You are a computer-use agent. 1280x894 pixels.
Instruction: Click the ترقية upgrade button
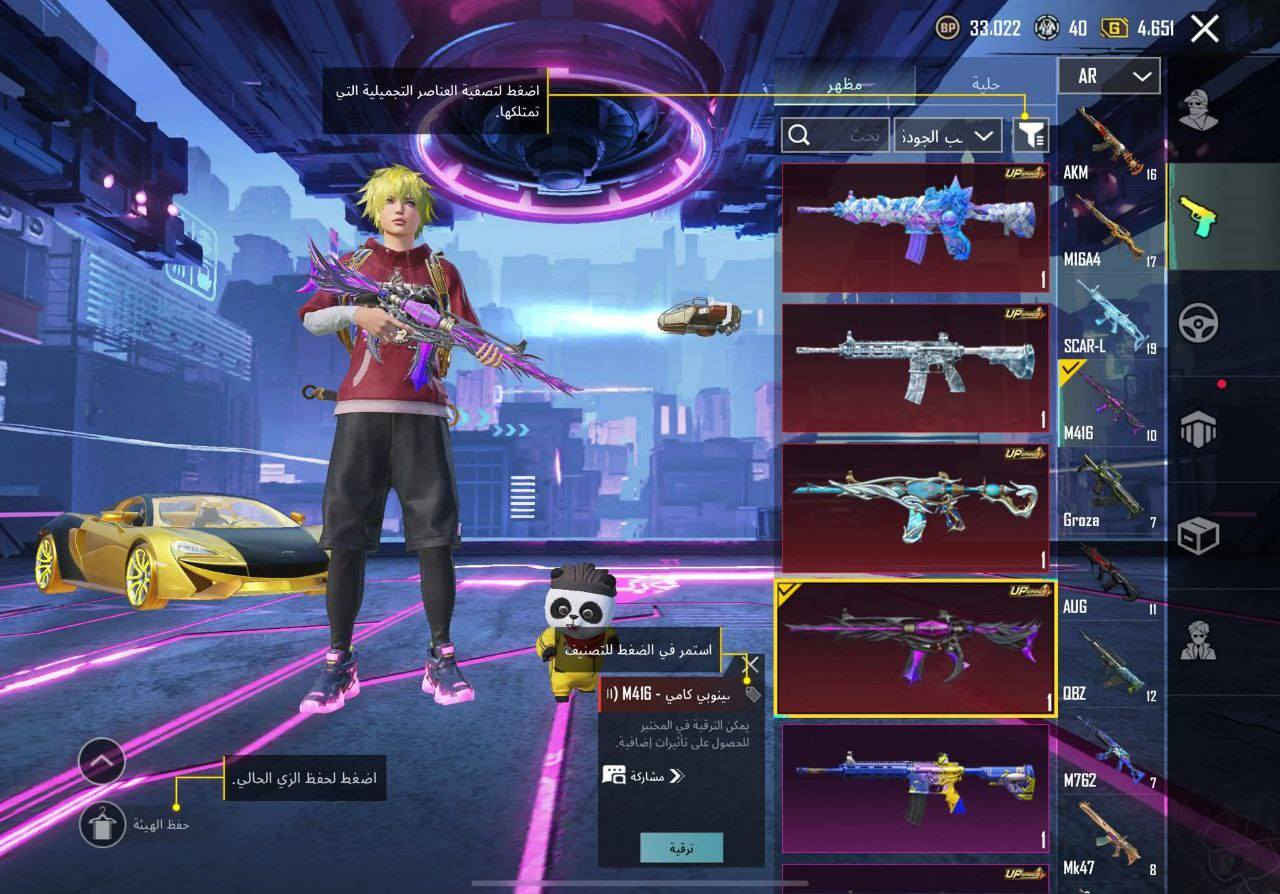[682, 848]
